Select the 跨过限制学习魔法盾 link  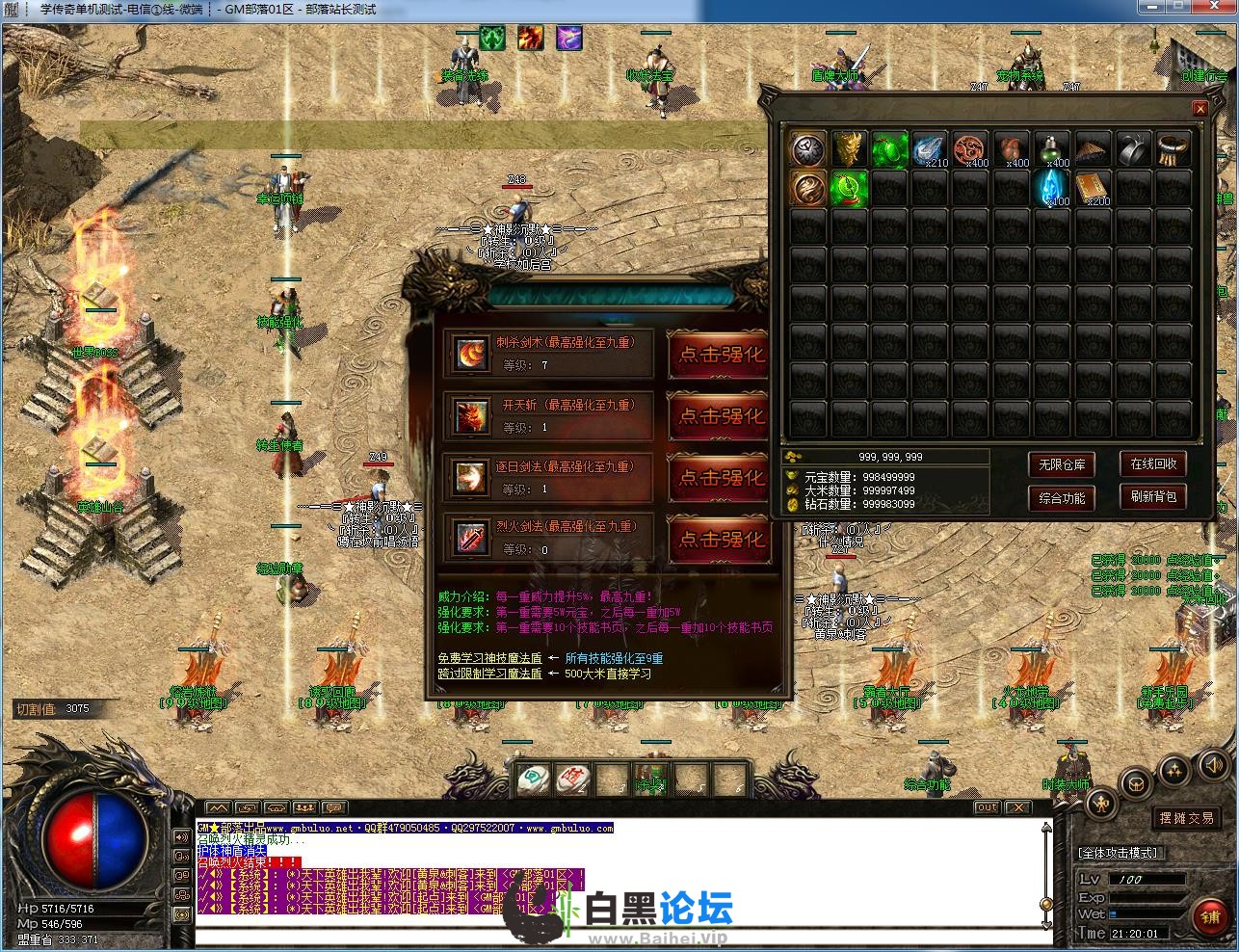coord(489,674)
